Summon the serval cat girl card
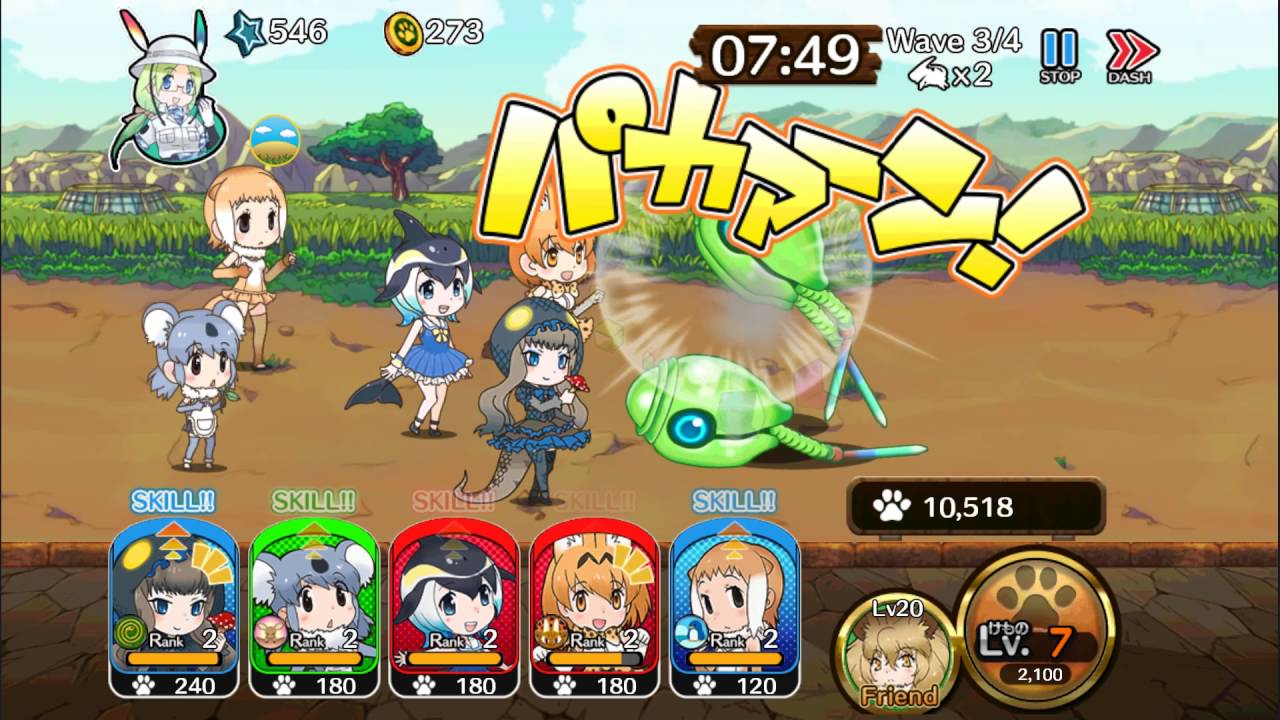Viewport: 1280px width, 720px height. (x=595, y=605)
